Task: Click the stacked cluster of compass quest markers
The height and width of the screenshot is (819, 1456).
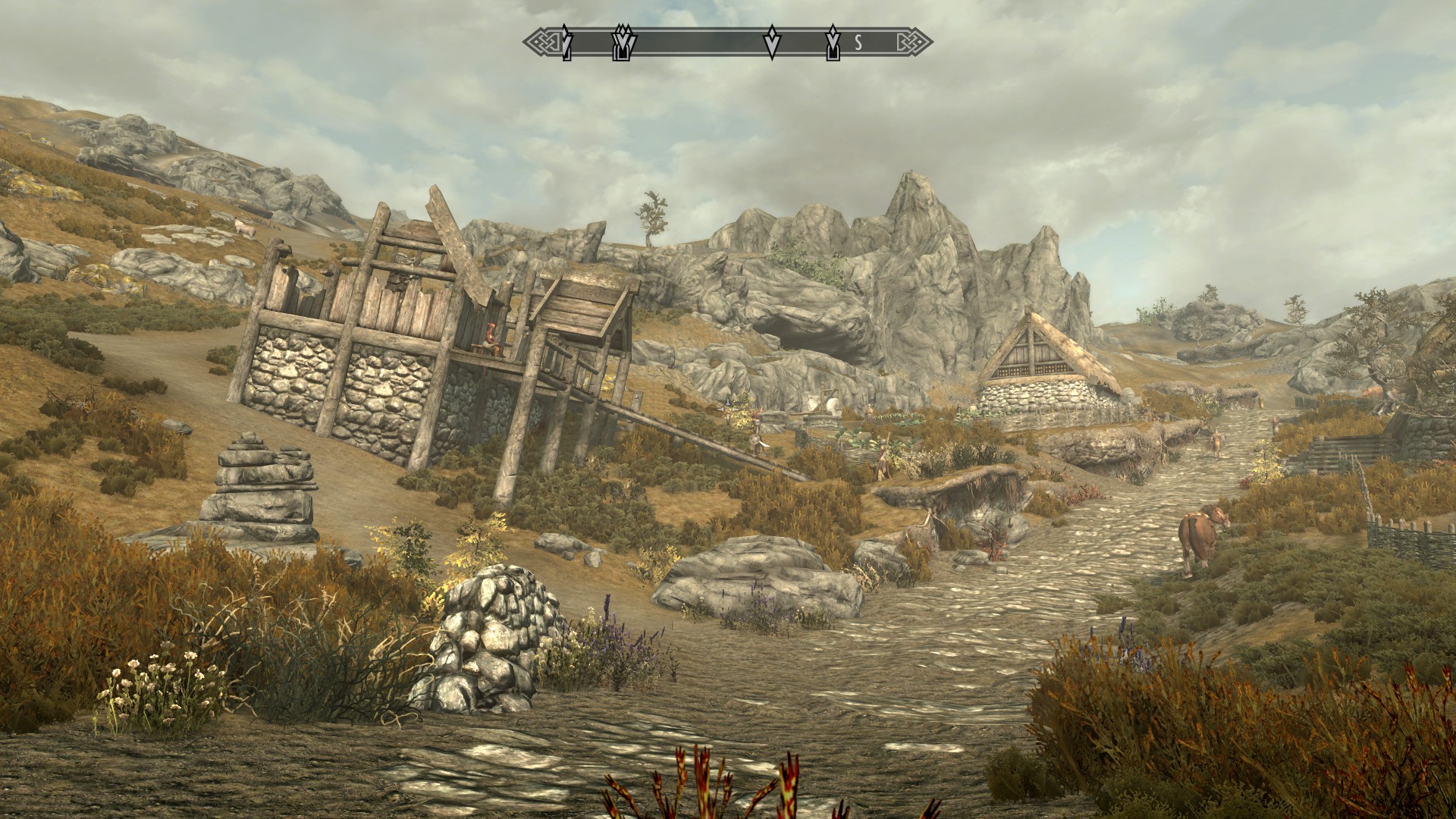Action: click(625, 43)
